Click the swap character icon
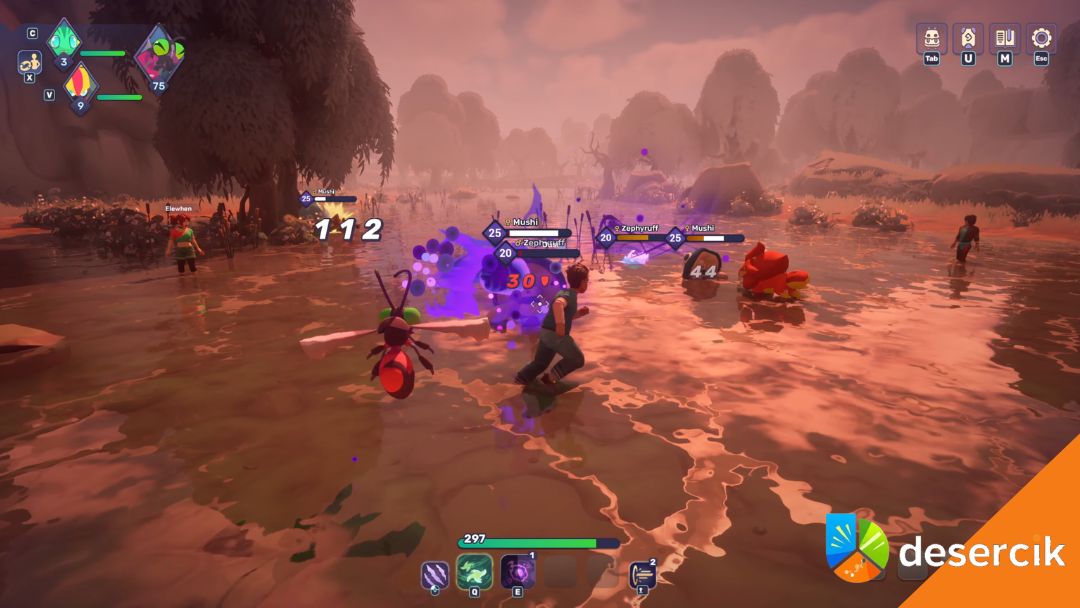Screen dimensions: 1080x608 [29, 62]
